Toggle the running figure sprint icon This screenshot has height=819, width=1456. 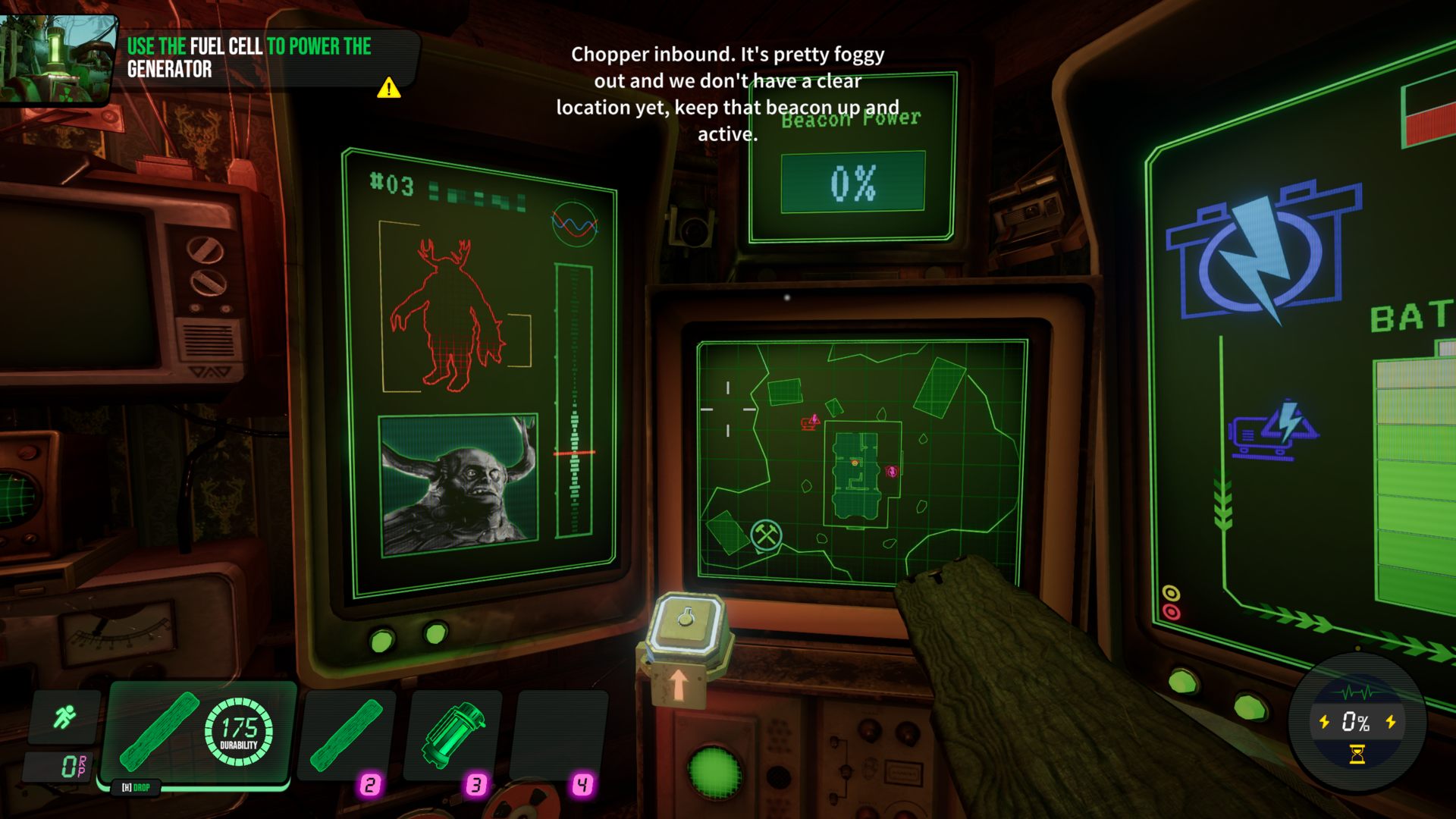pos(64,717)
